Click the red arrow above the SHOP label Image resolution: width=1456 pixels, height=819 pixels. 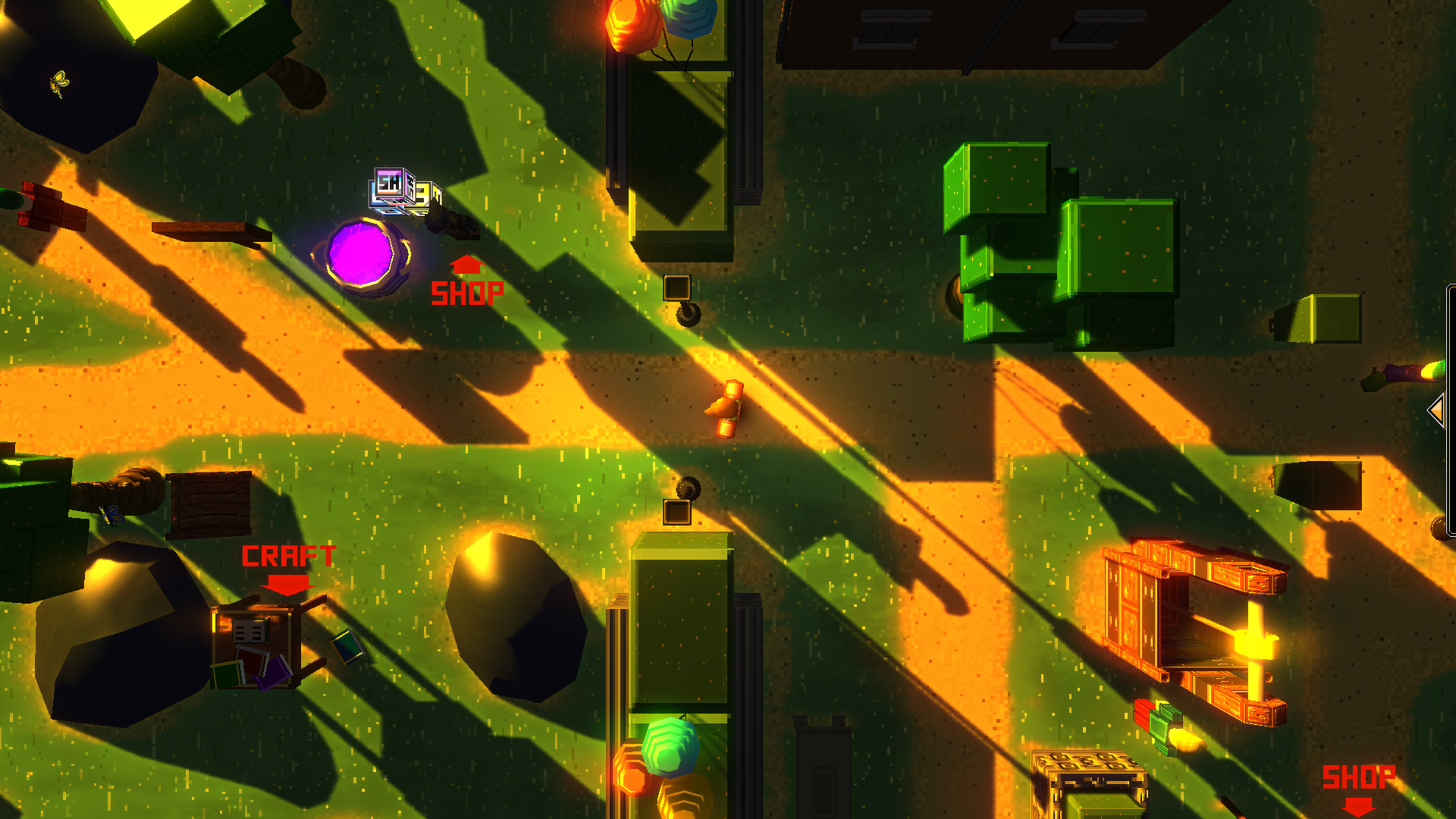point(466,268)
